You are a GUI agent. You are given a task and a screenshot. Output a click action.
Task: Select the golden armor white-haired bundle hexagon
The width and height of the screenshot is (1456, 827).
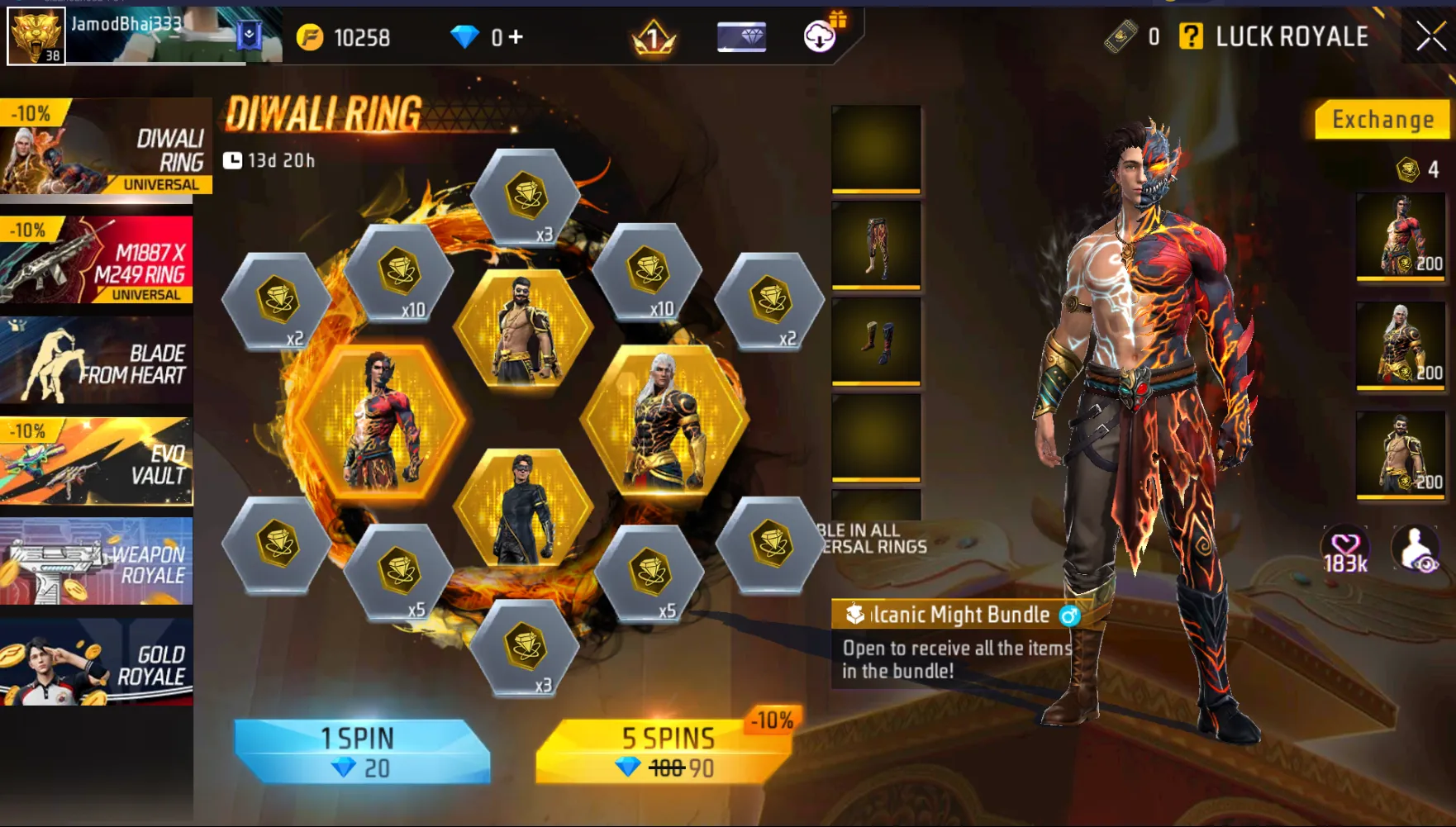click(x=665, y=421)
